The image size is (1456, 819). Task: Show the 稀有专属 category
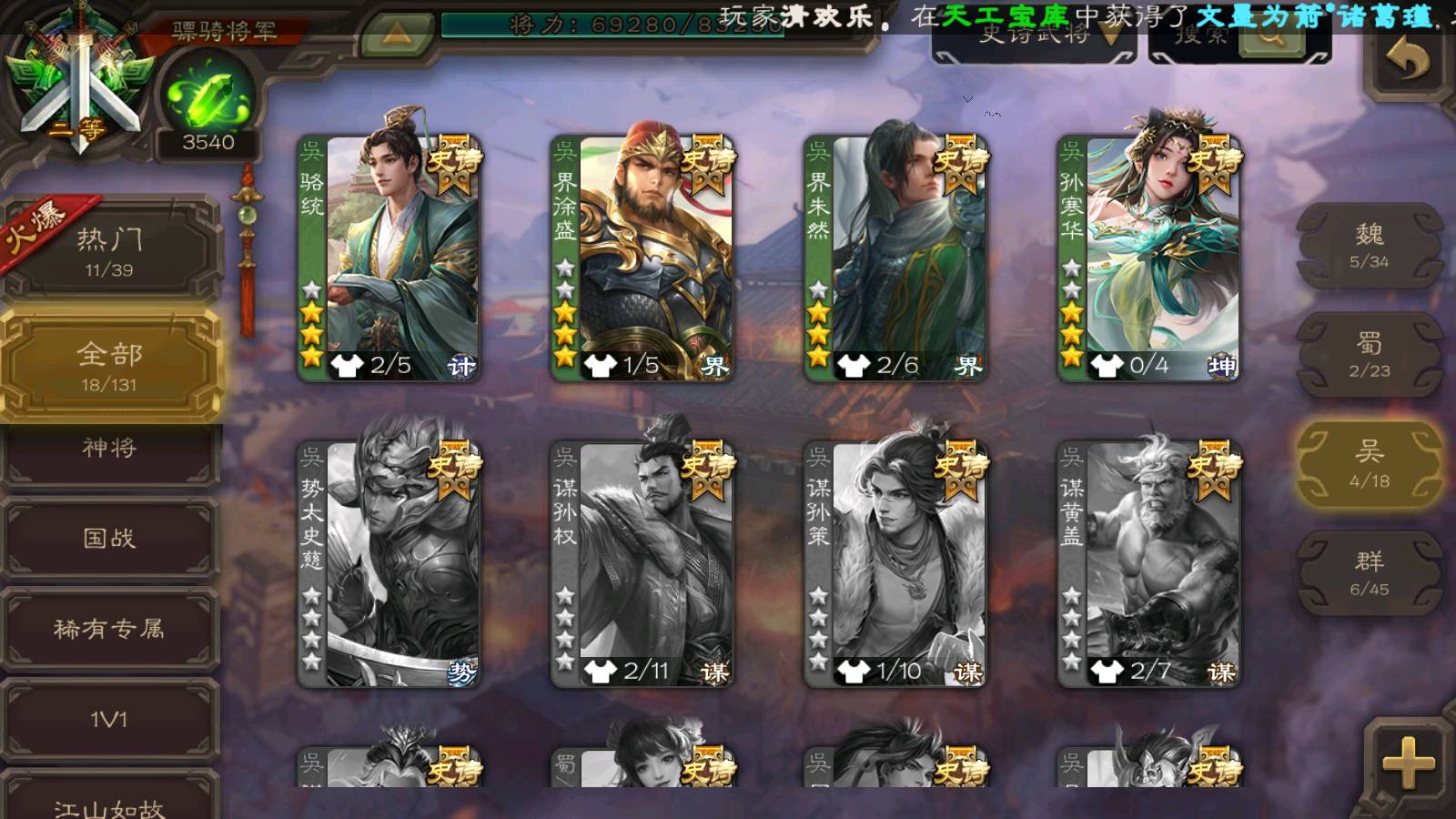[x=109, y=628]
